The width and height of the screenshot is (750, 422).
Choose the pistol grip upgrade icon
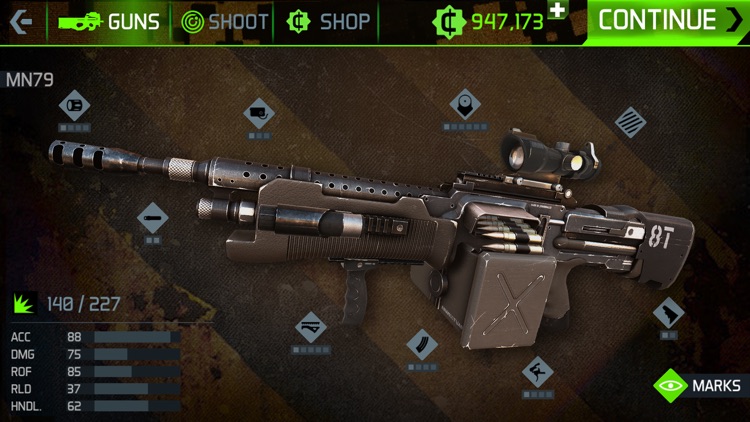point(668,314)
